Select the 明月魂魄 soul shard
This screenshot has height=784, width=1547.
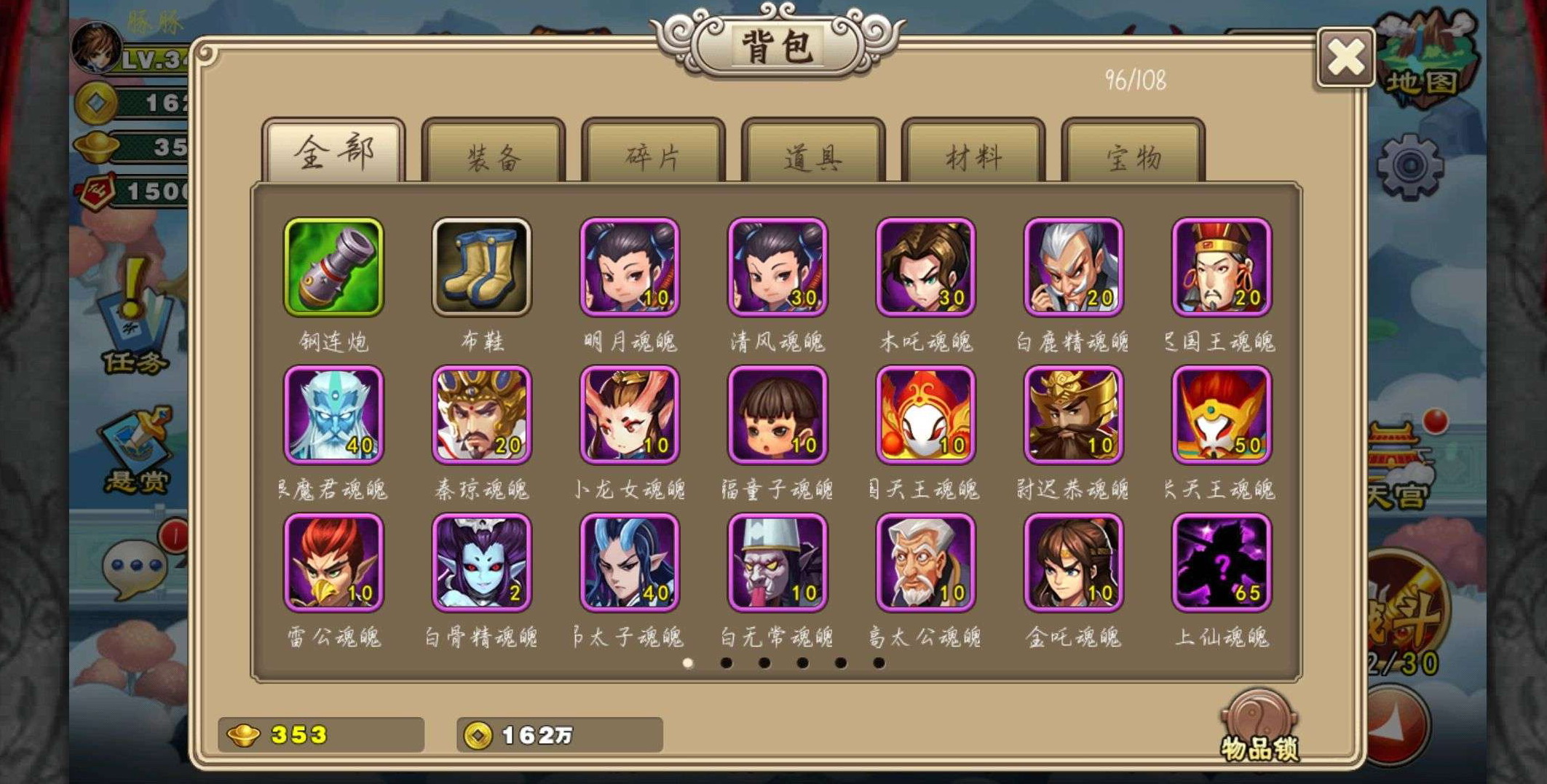coord(630,267)
